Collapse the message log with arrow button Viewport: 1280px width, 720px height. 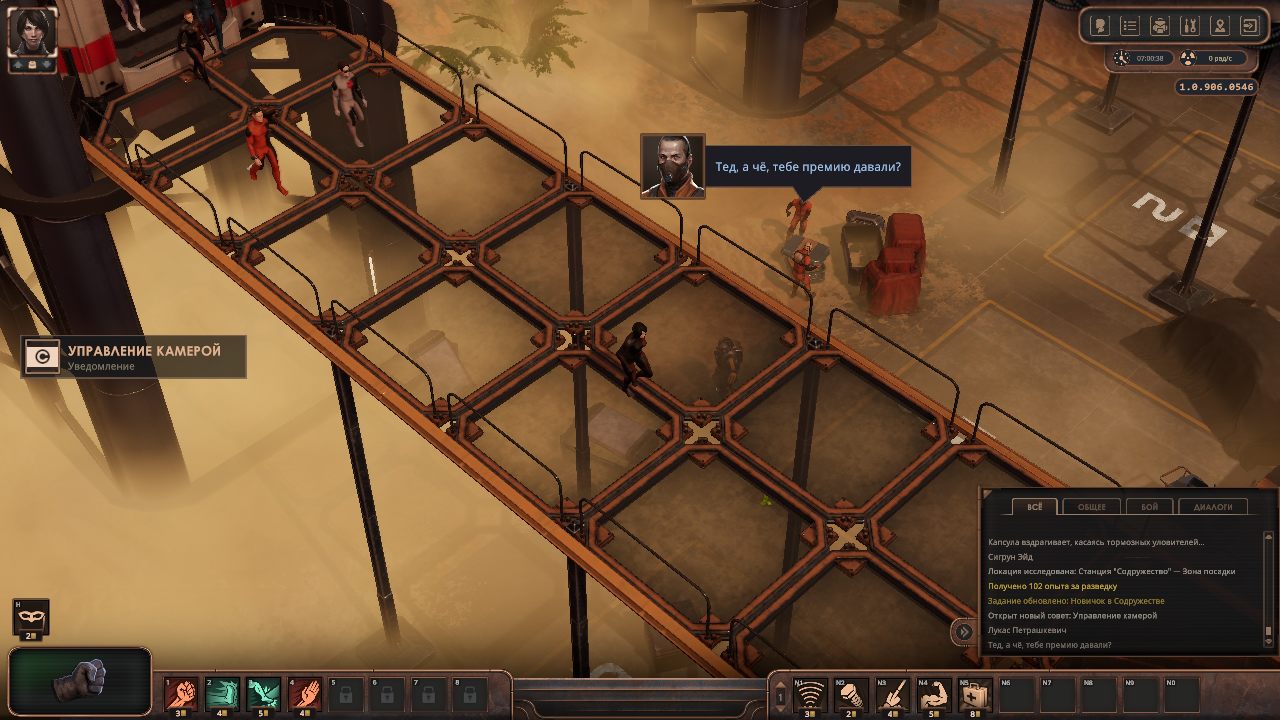pos(963,631)
